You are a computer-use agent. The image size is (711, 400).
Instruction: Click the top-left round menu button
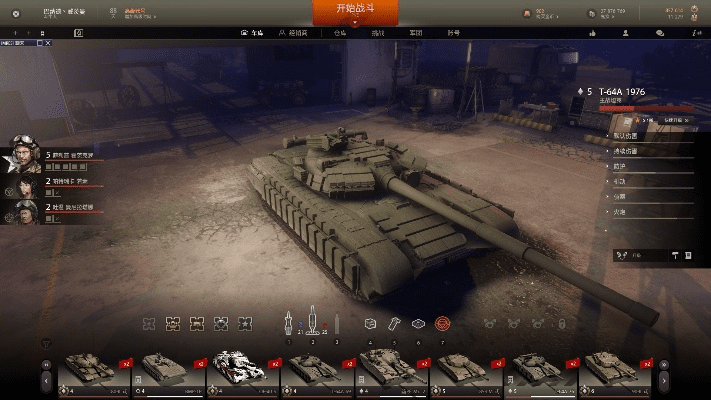coord(15,13)
